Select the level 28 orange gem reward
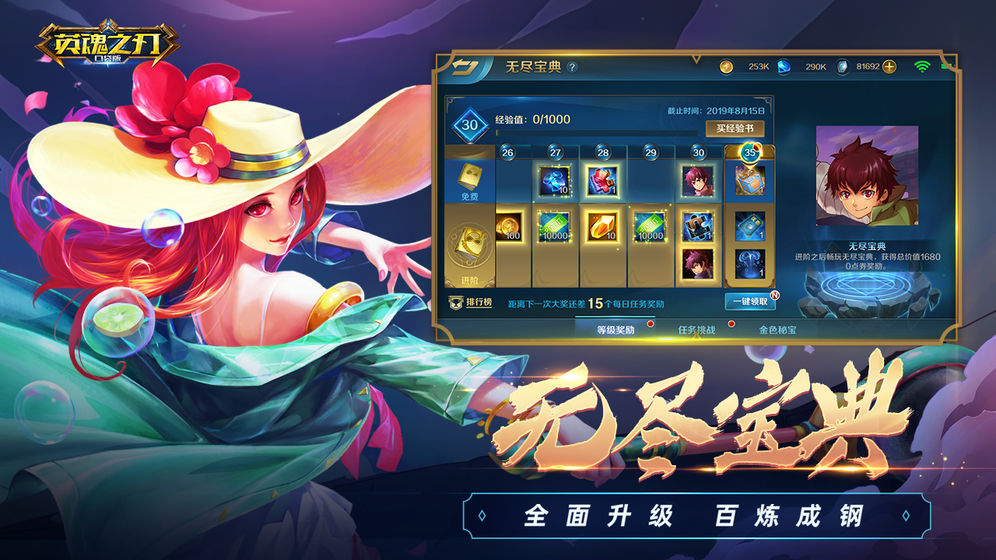The height and width of the screenshot is (560, 996). point(603,226)
